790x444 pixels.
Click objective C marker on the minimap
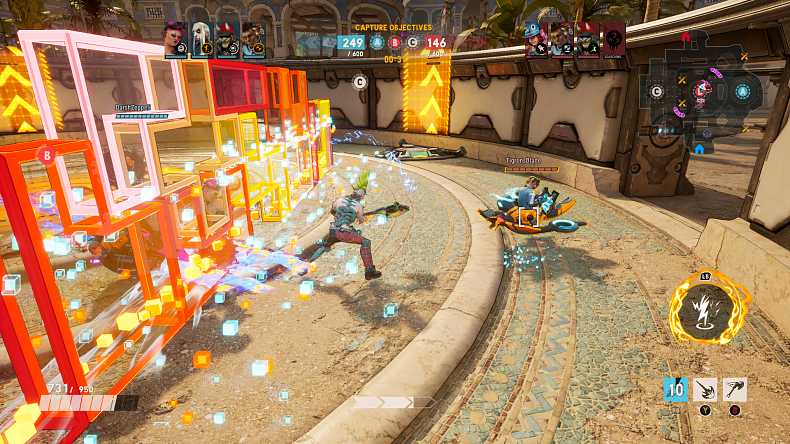[x=656, y=92]
